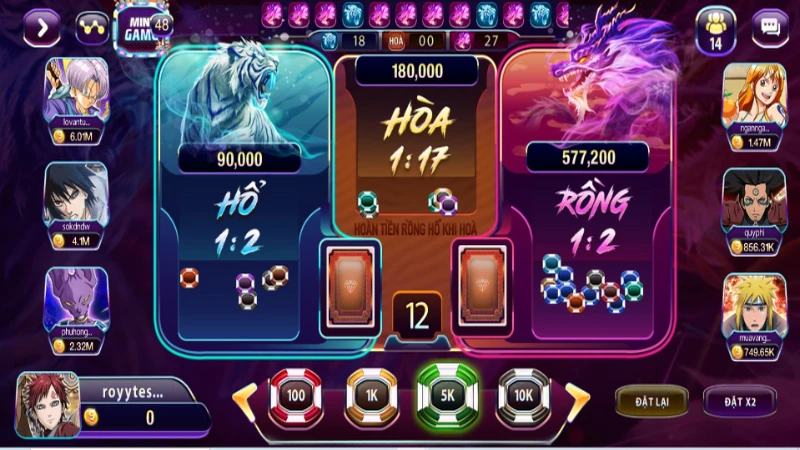This screenshot has width=800, height=450.
Task: Place a bet on the Rồng dragon panel
Action: click(x=585, y=230)
